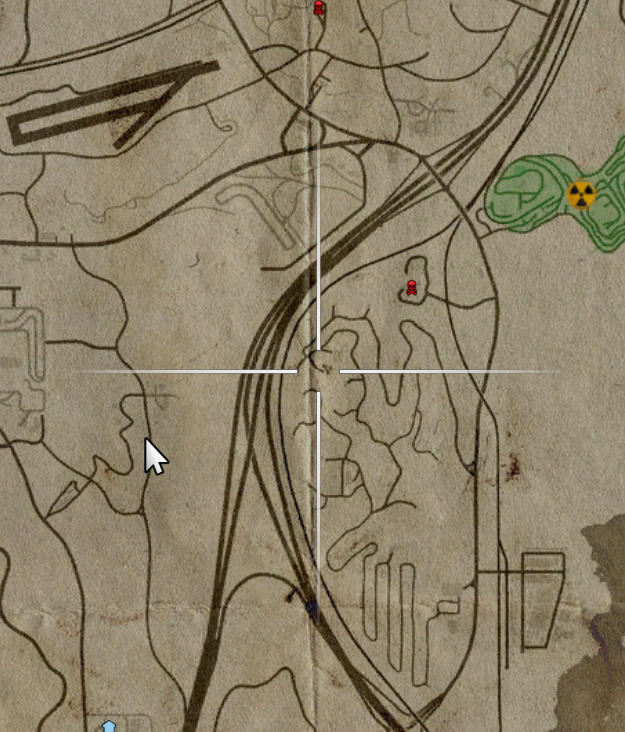625x732 pixels.
Task: Select the red skull marker north of the airstrip road
Action: tap(319, 8)
